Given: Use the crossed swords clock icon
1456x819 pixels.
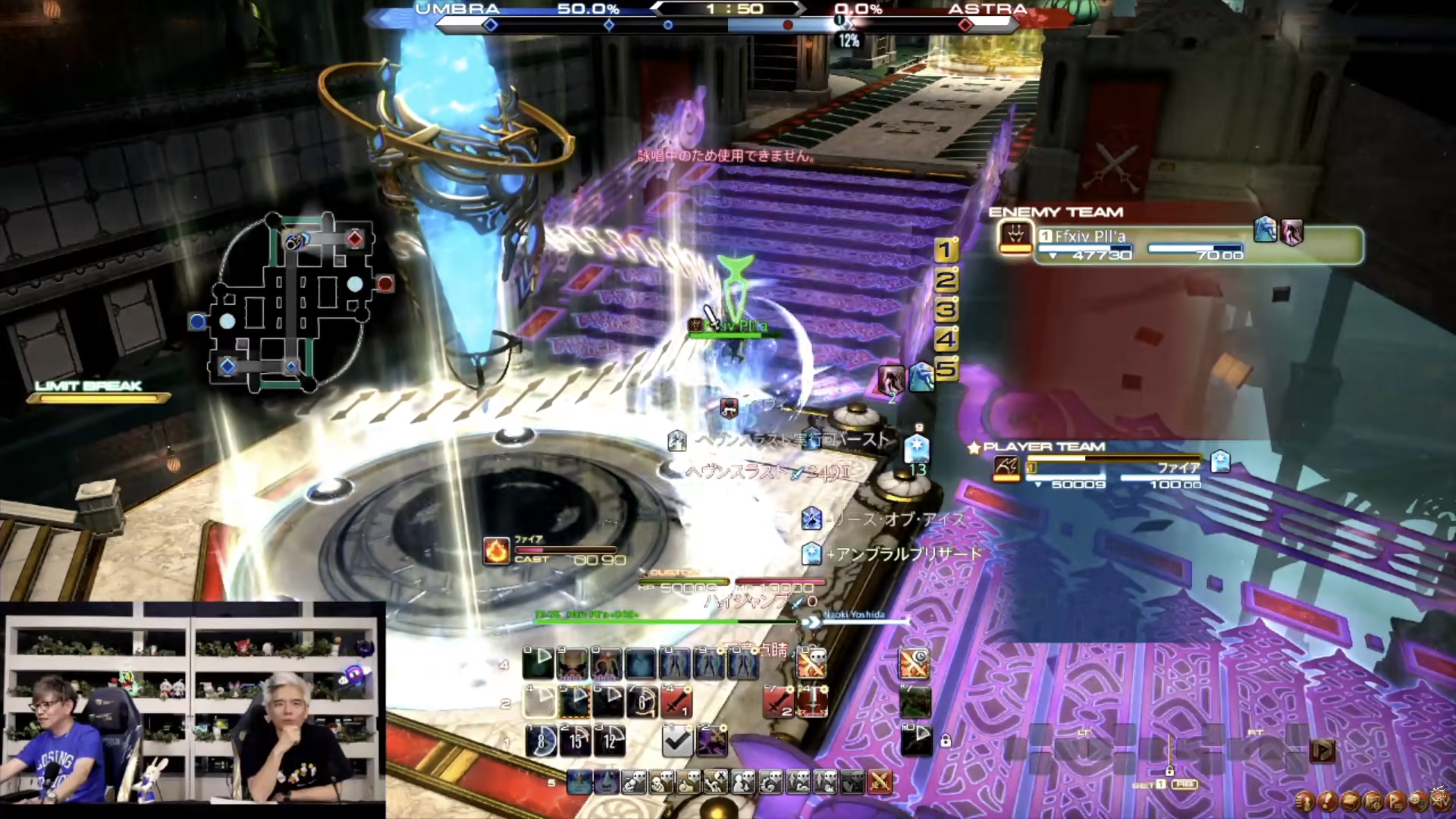Looking at the screenshot, I should coord(914,663).
